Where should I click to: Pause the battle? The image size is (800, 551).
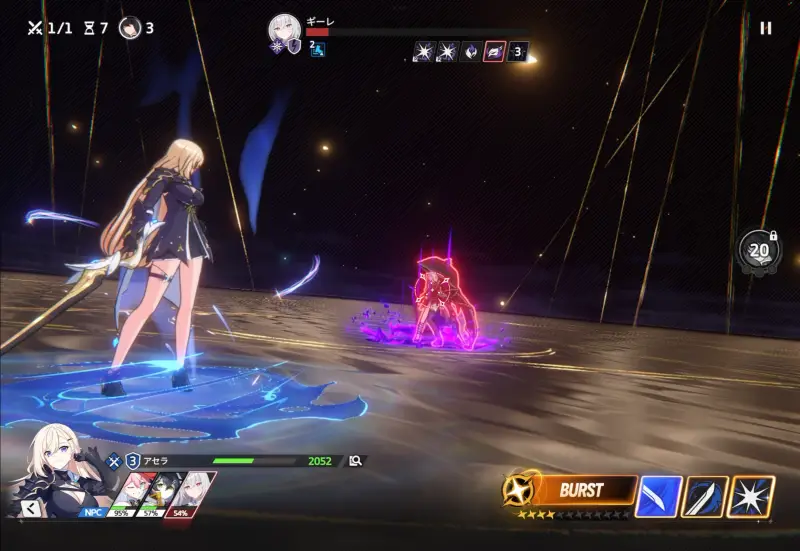pyautogui.click(x=765, y=29)
